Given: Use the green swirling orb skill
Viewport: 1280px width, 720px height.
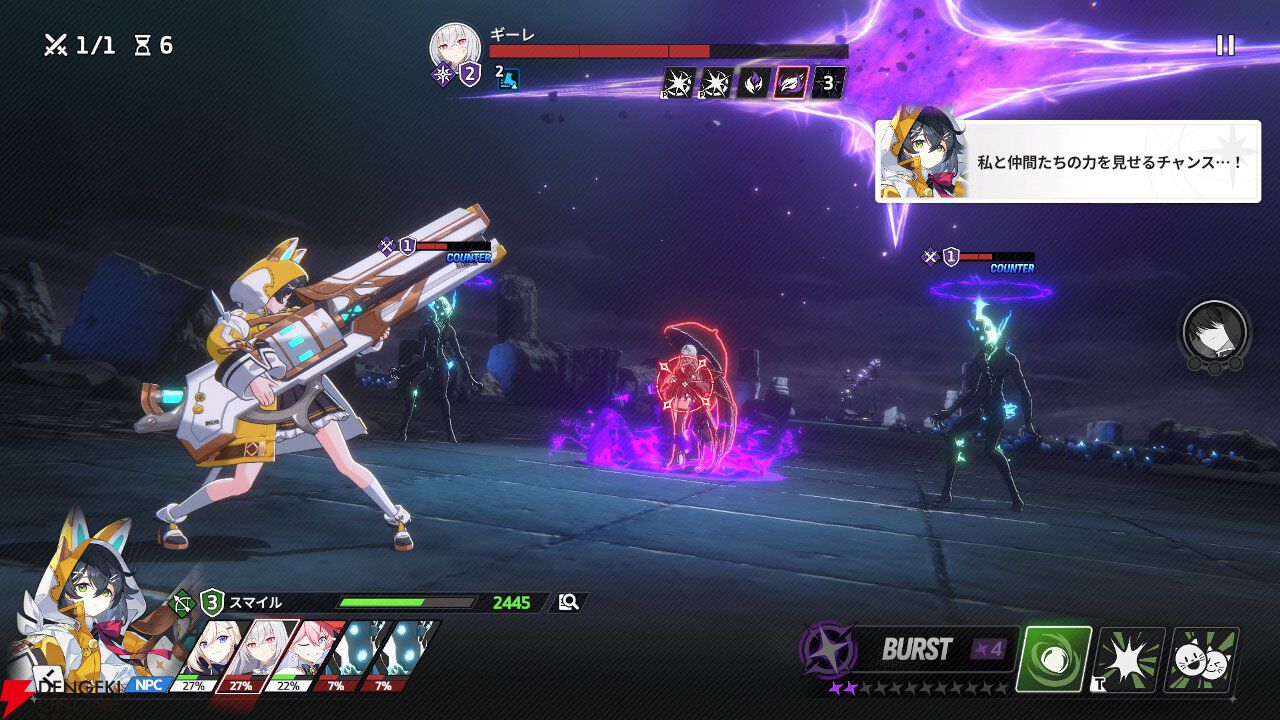Looking at the screenshot, I should (1053, 660).
